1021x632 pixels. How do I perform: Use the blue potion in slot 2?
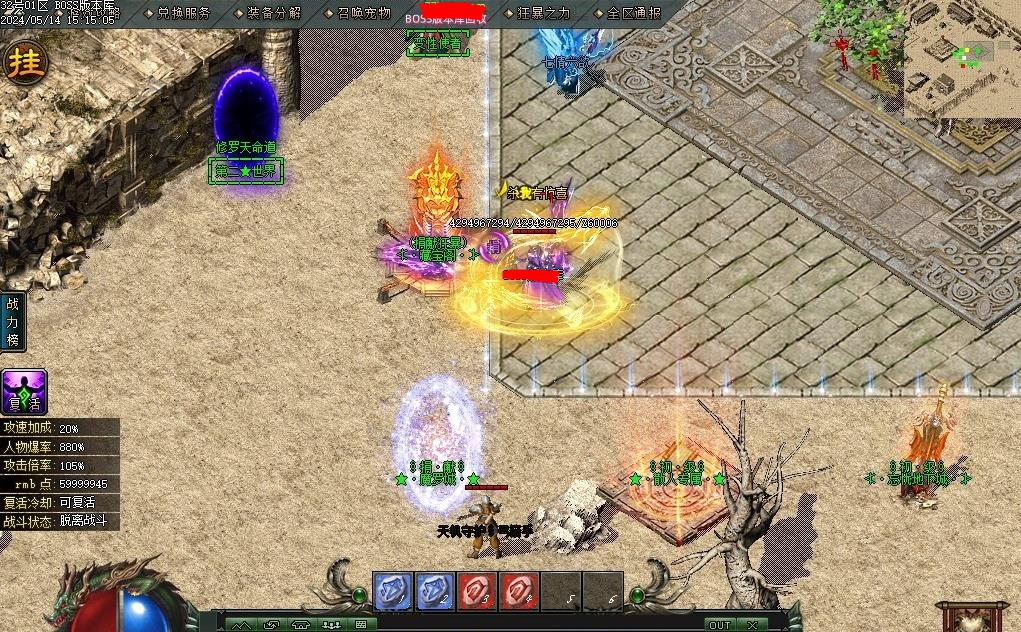(435, 590)
